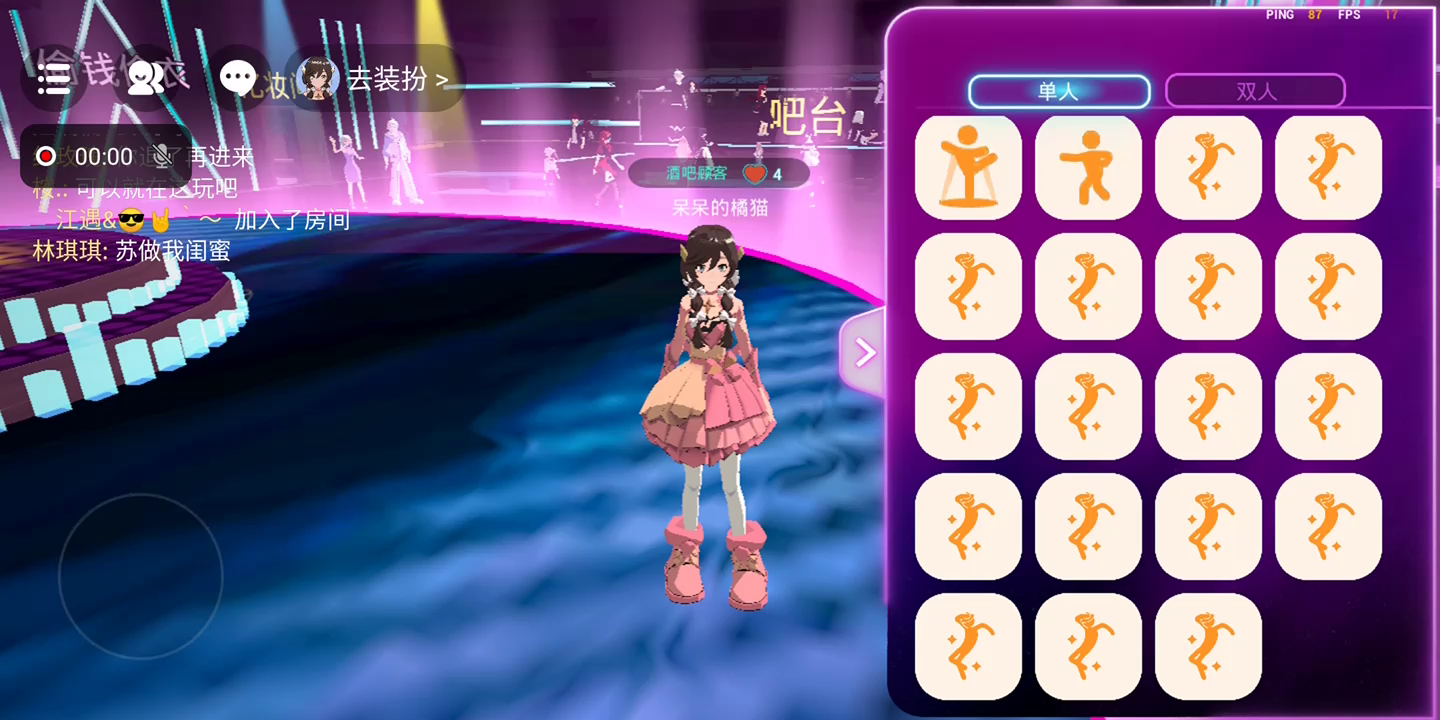Click the 林琪琪 chat message
The image size is (1440, 720).
[131, 251]
